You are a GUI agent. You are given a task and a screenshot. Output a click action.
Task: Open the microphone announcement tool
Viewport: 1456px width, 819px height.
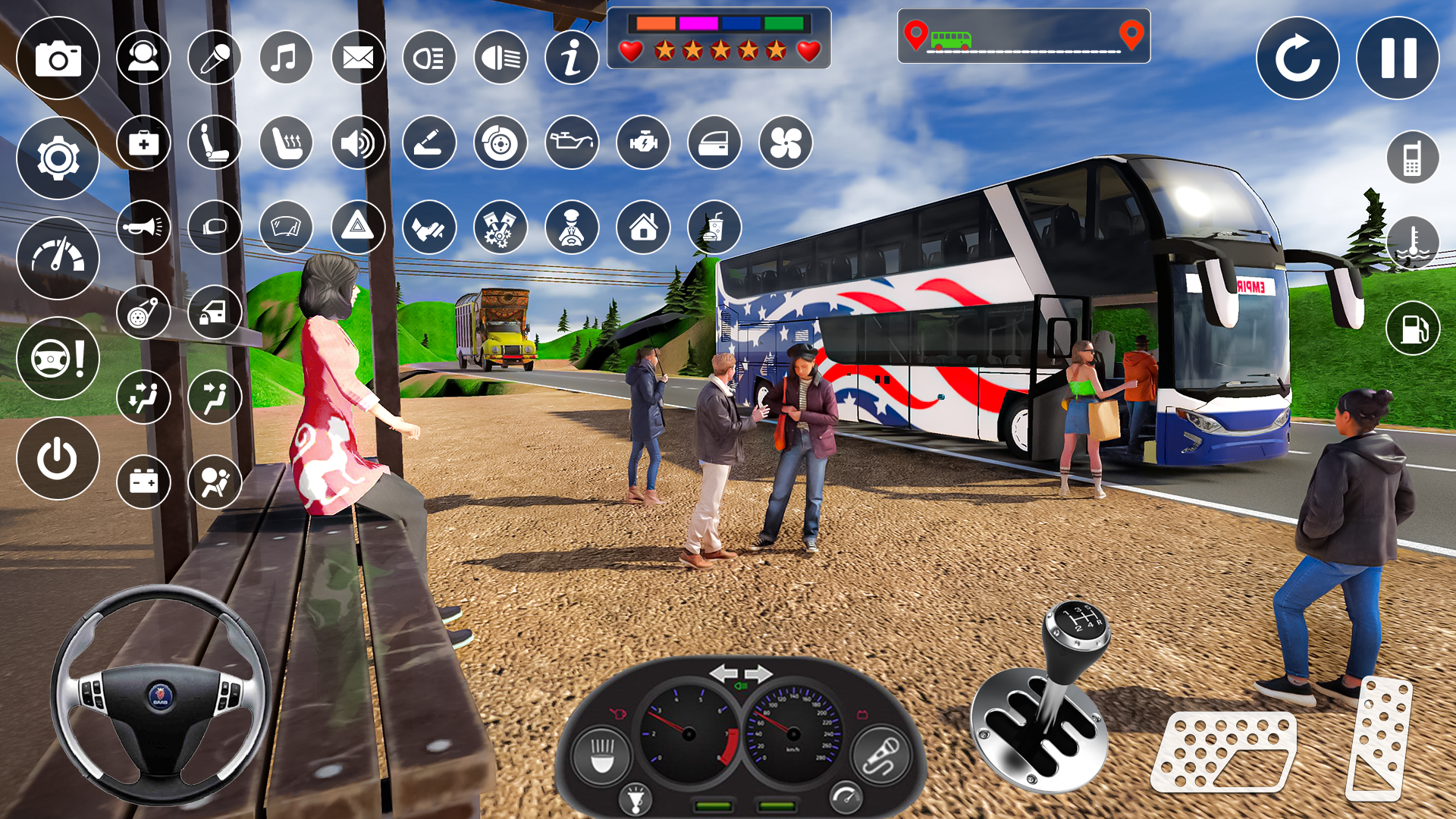pos(215,58)
